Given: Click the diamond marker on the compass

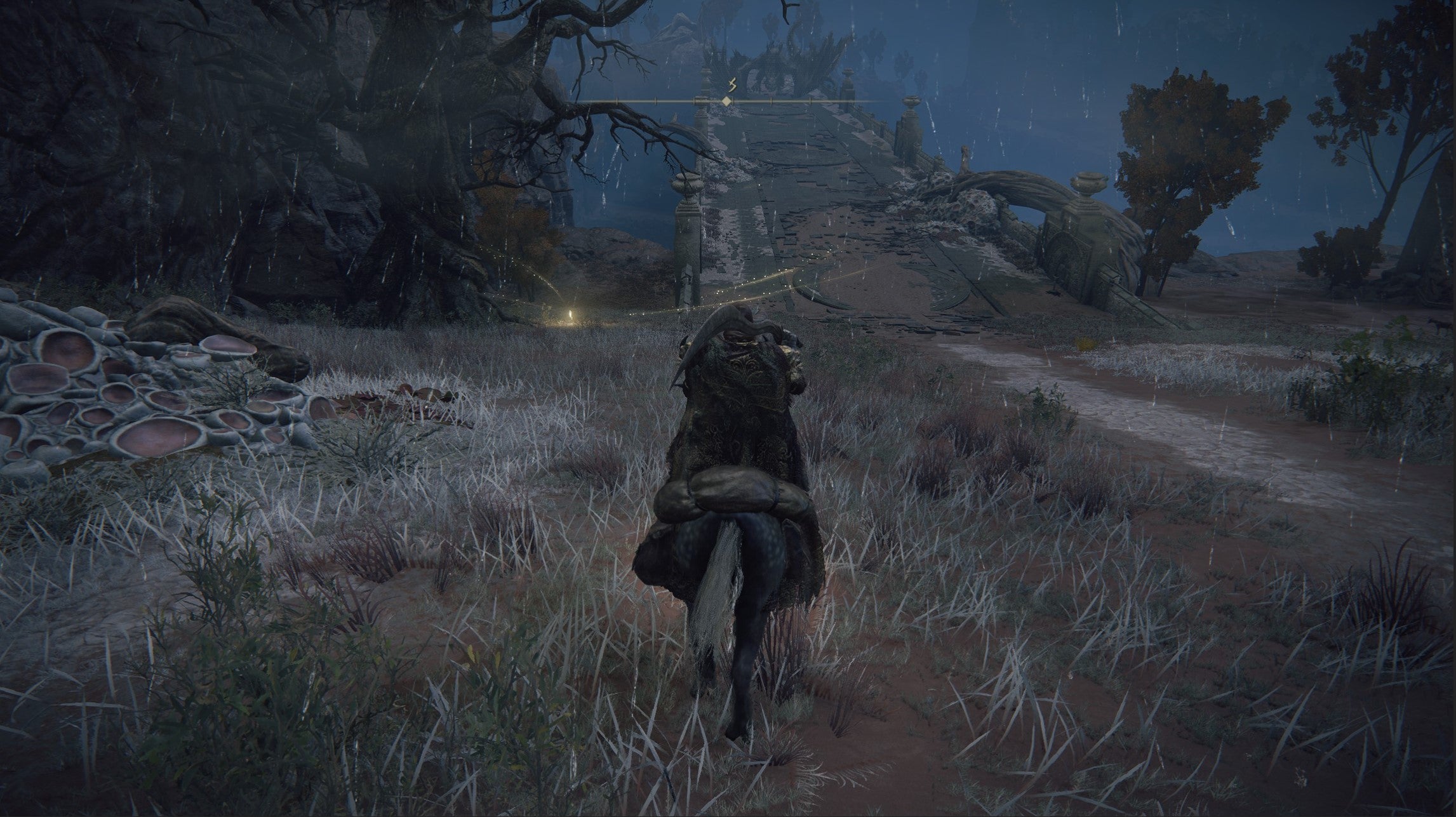Looking at the screenshot, I should (726, 101).
